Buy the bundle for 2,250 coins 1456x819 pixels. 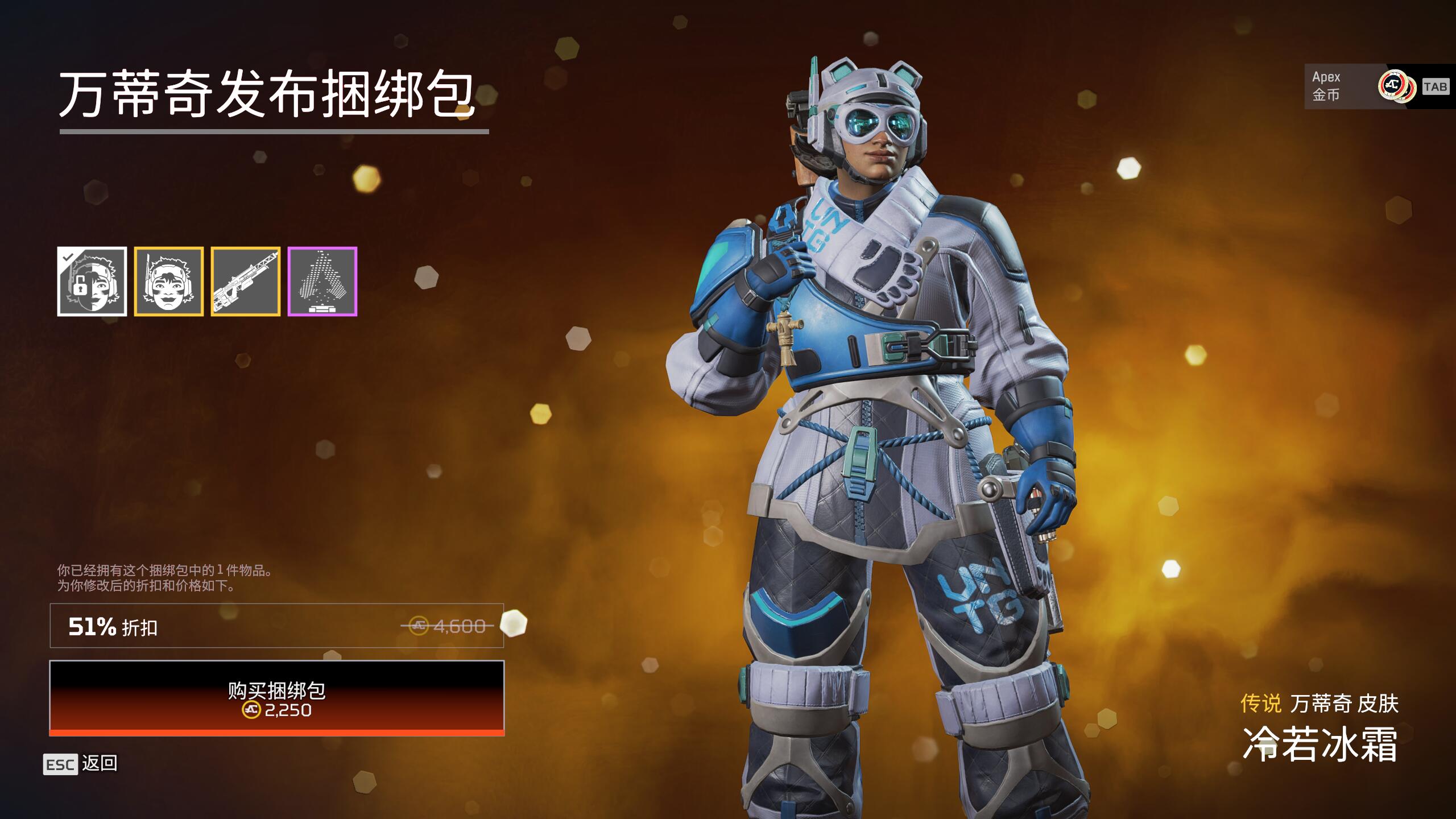click(x=277, y=698)
